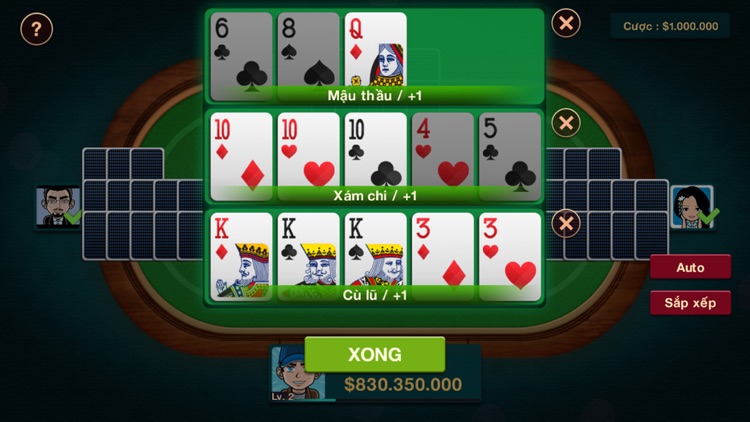Pick the 4 of hearts card
The image size is (750, 422).
(x=442, y=150)
